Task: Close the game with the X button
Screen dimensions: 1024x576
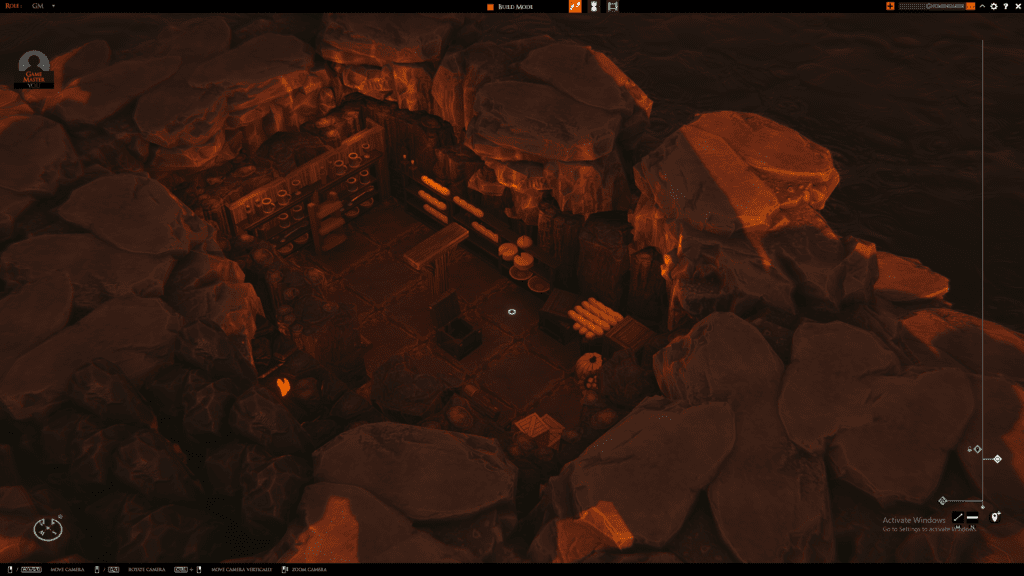Action: (x=1017, y=7)
